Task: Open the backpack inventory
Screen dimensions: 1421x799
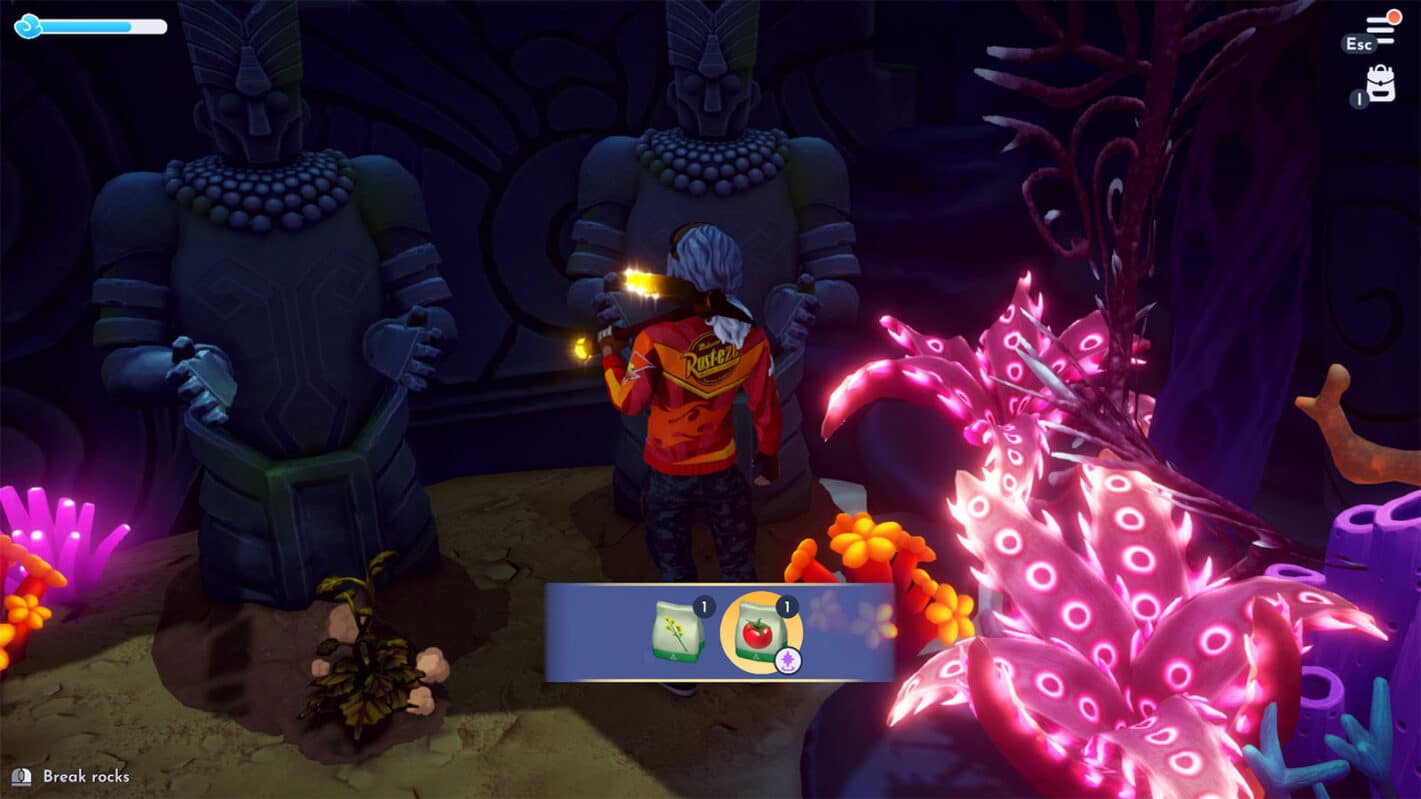Action: click(1381, 84)
